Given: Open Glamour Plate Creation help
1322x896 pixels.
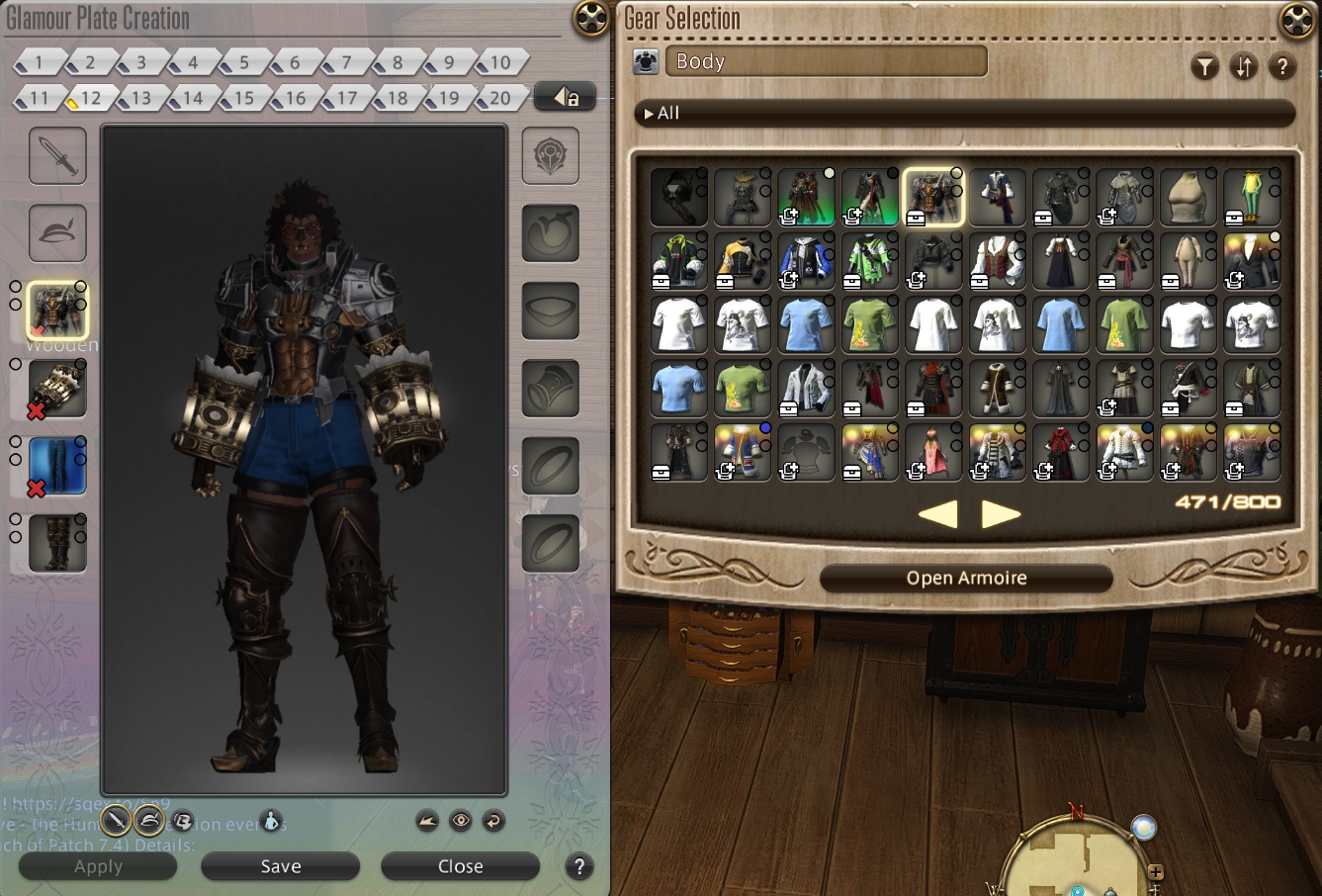Looking at the screenshot, I should point(579,866).
